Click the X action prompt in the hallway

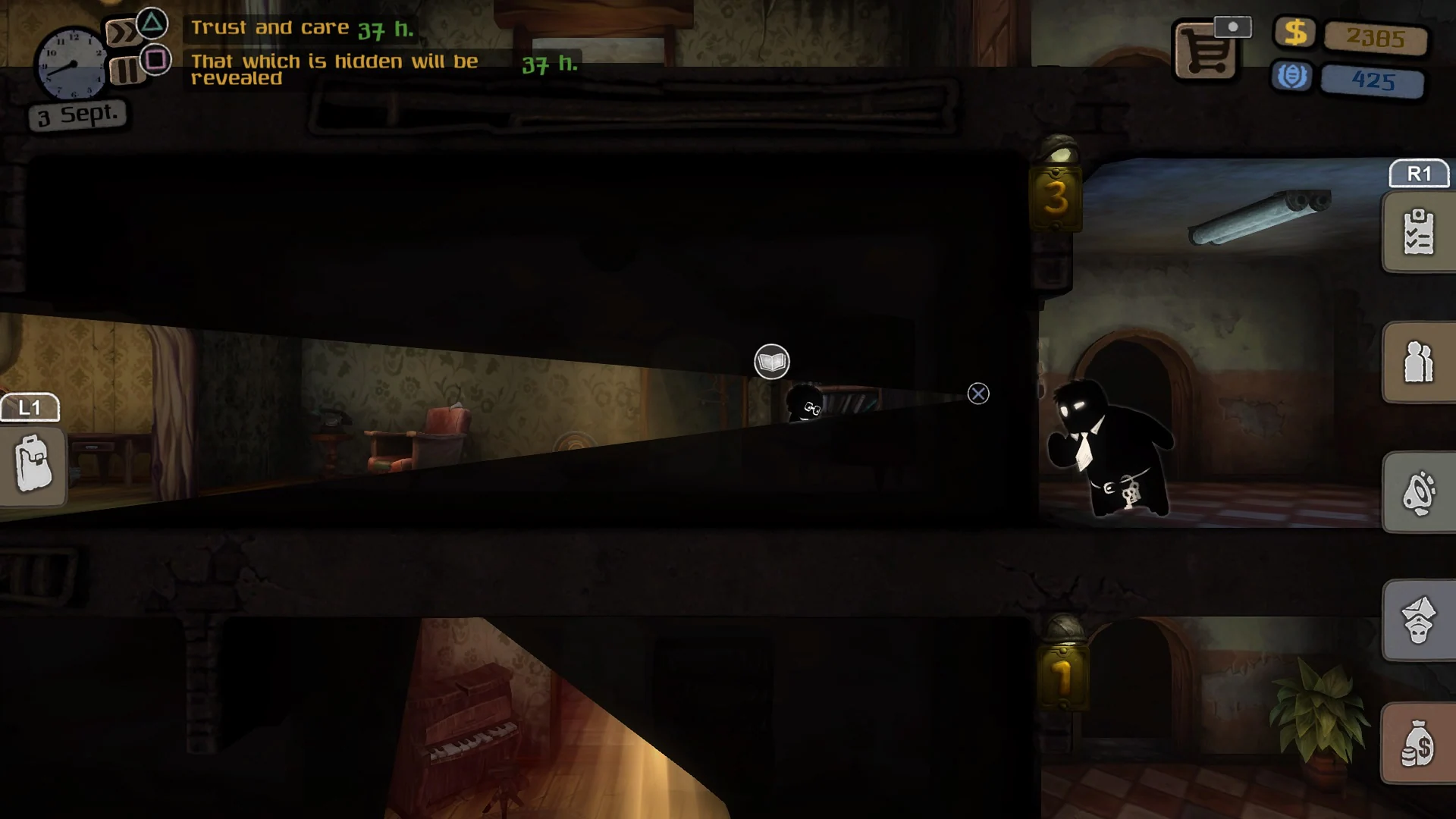(977, 394)
